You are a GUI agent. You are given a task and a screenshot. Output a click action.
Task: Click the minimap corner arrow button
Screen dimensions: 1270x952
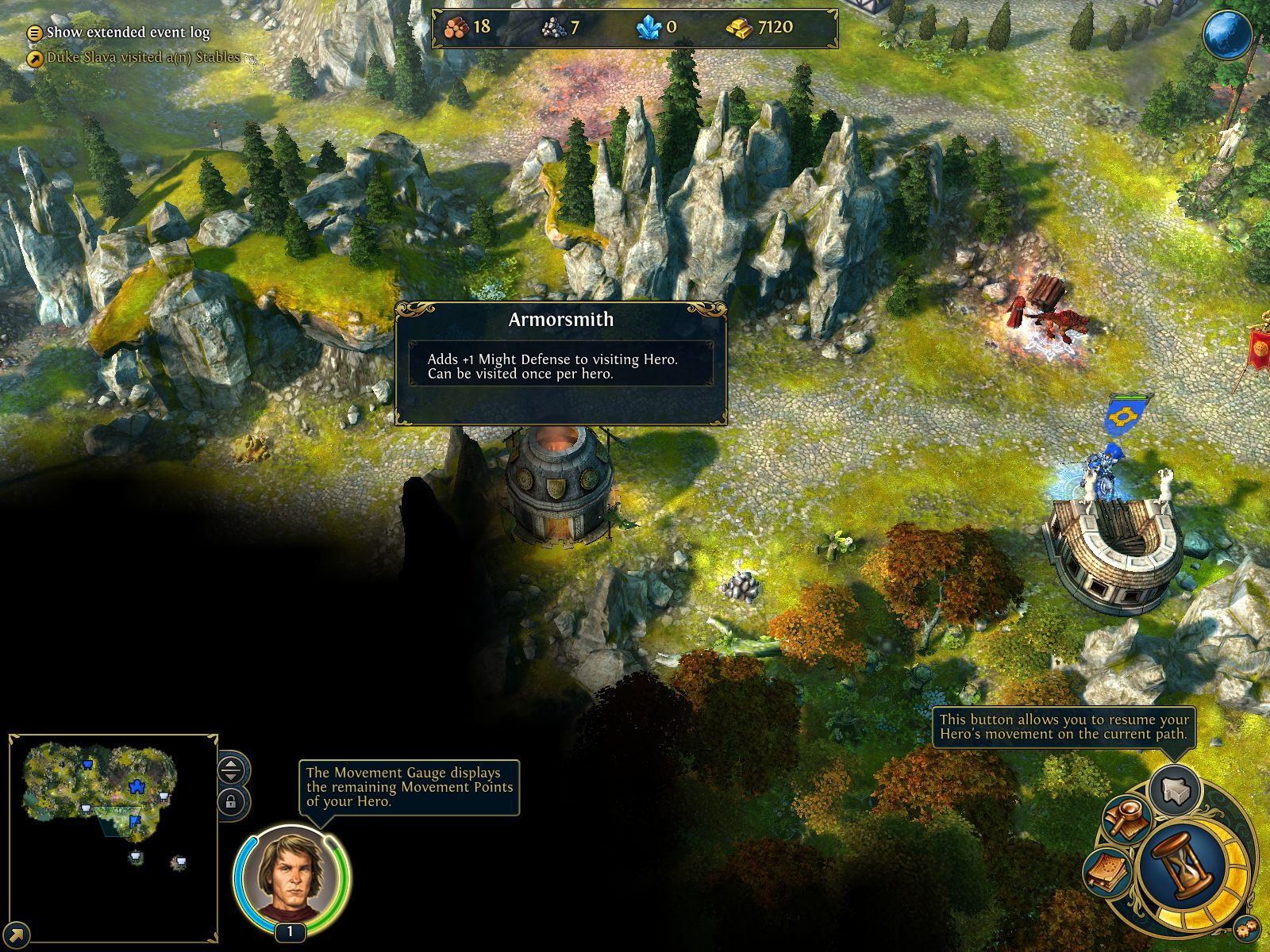coord(17,935)
